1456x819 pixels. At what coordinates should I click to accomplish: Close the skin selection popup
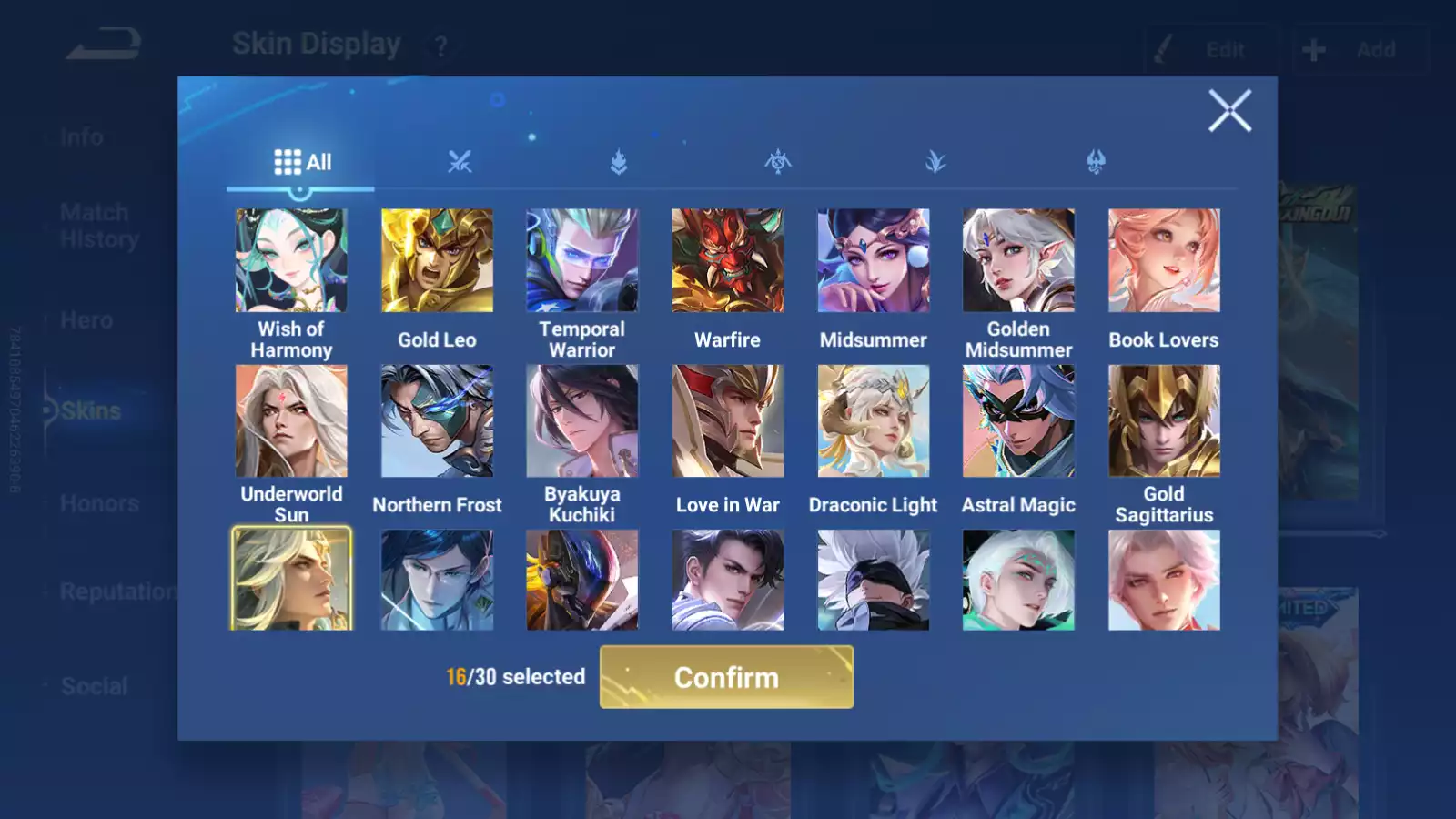pyautogui.click(x=1229, y=111)
